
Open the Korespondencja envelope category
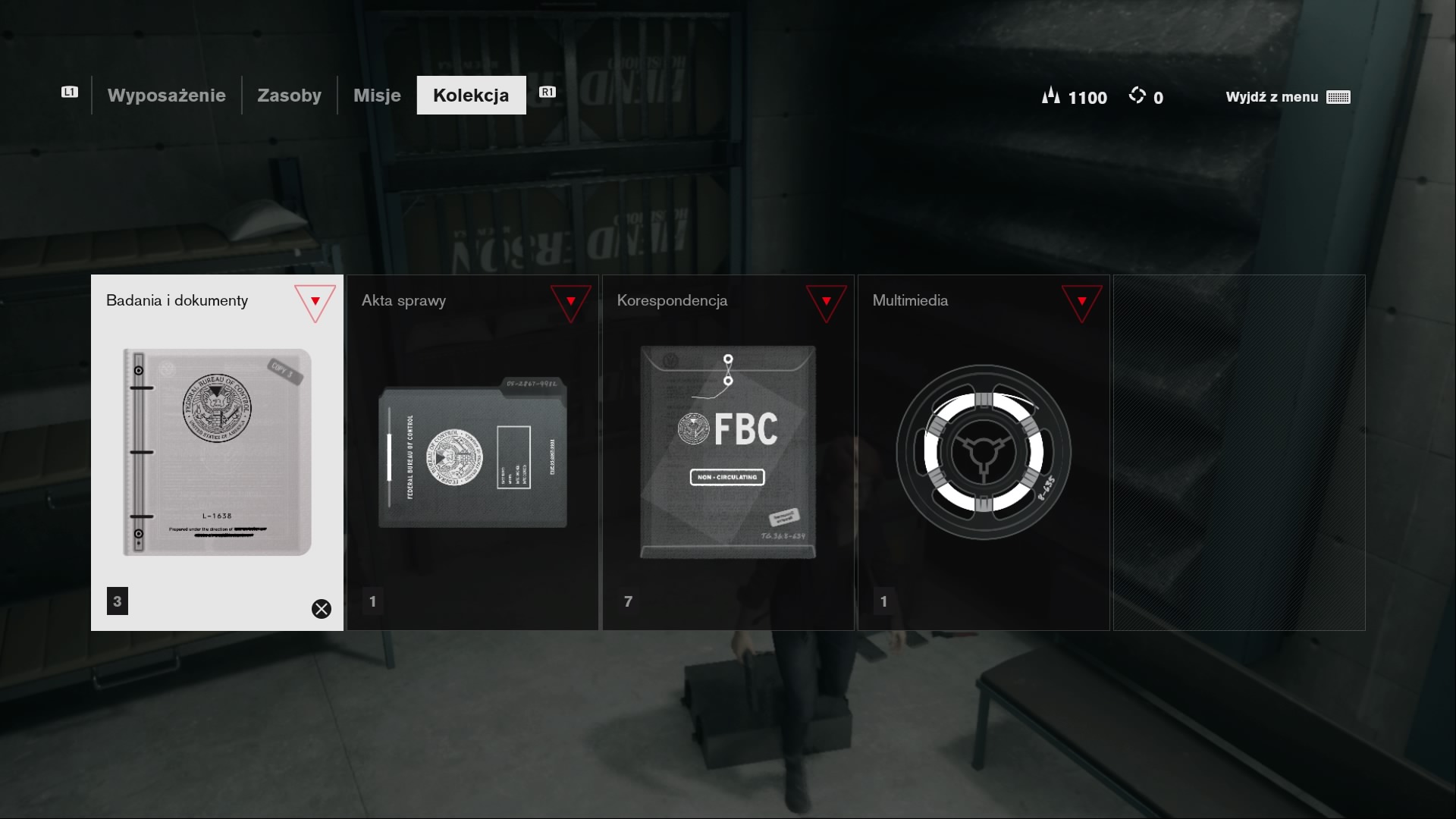tap(728, 452)
